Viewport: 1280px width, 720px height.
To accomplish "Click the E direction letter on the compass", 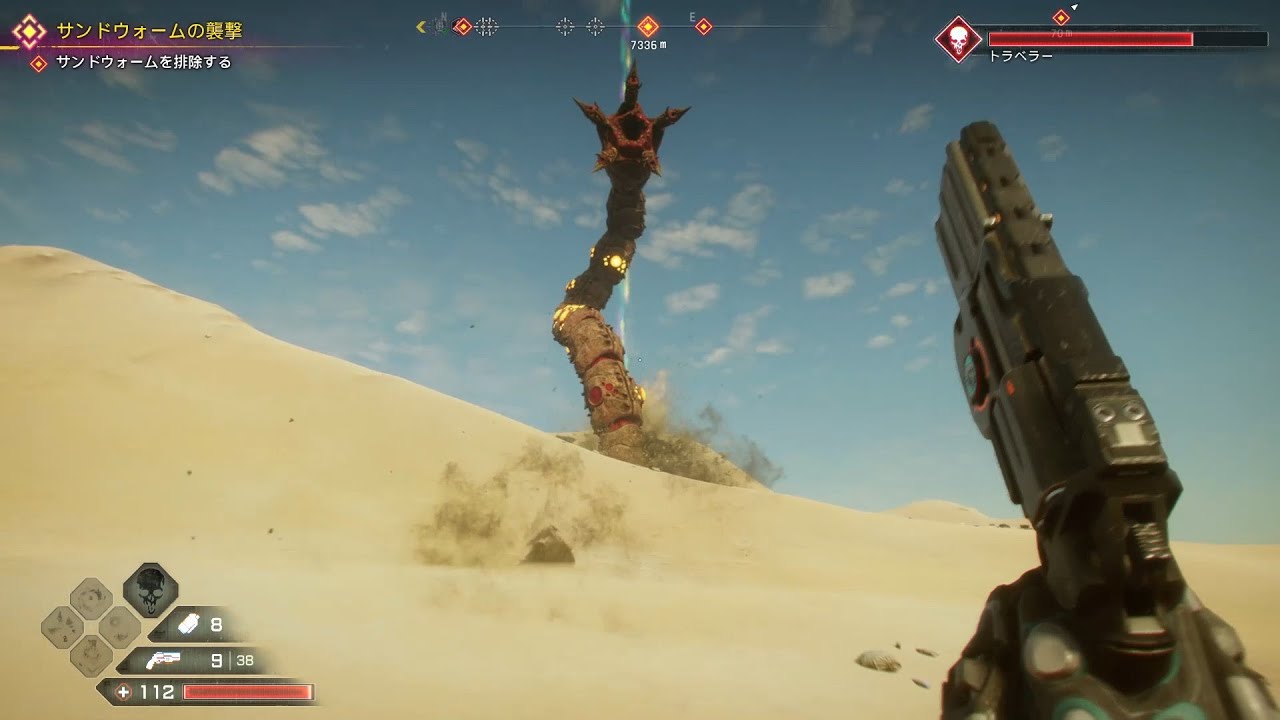I will coord(692,17).
